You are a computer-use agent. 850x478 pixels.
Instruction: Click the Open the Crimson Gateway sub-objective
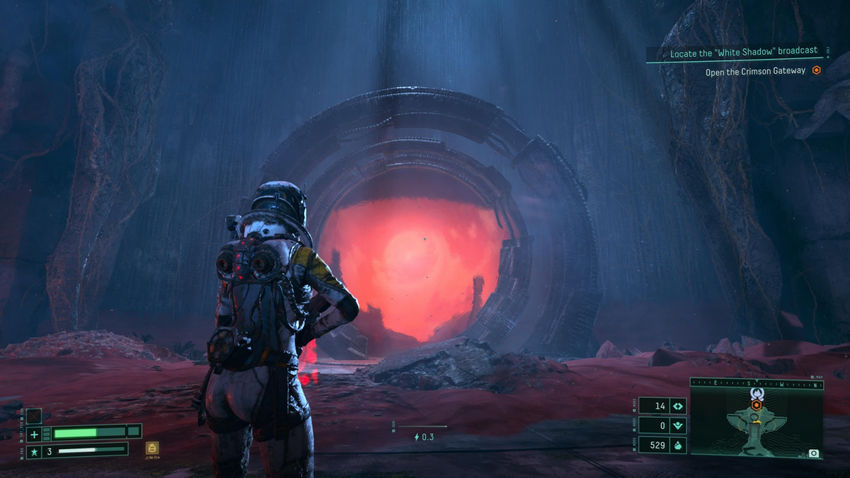[x=755, y=71]
